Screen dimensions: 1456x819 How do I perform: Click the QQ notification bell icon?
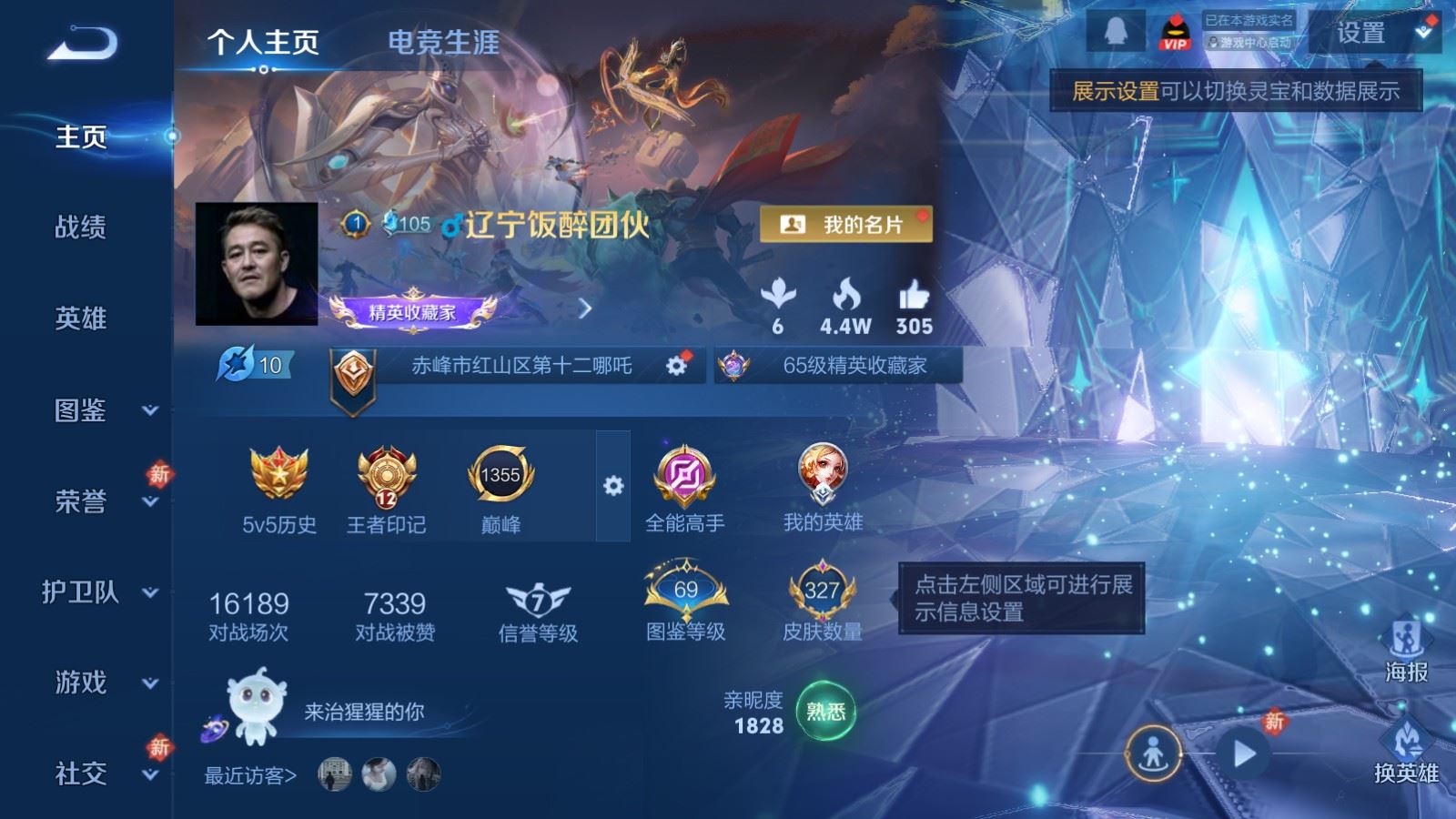(x=1117, y=32)
